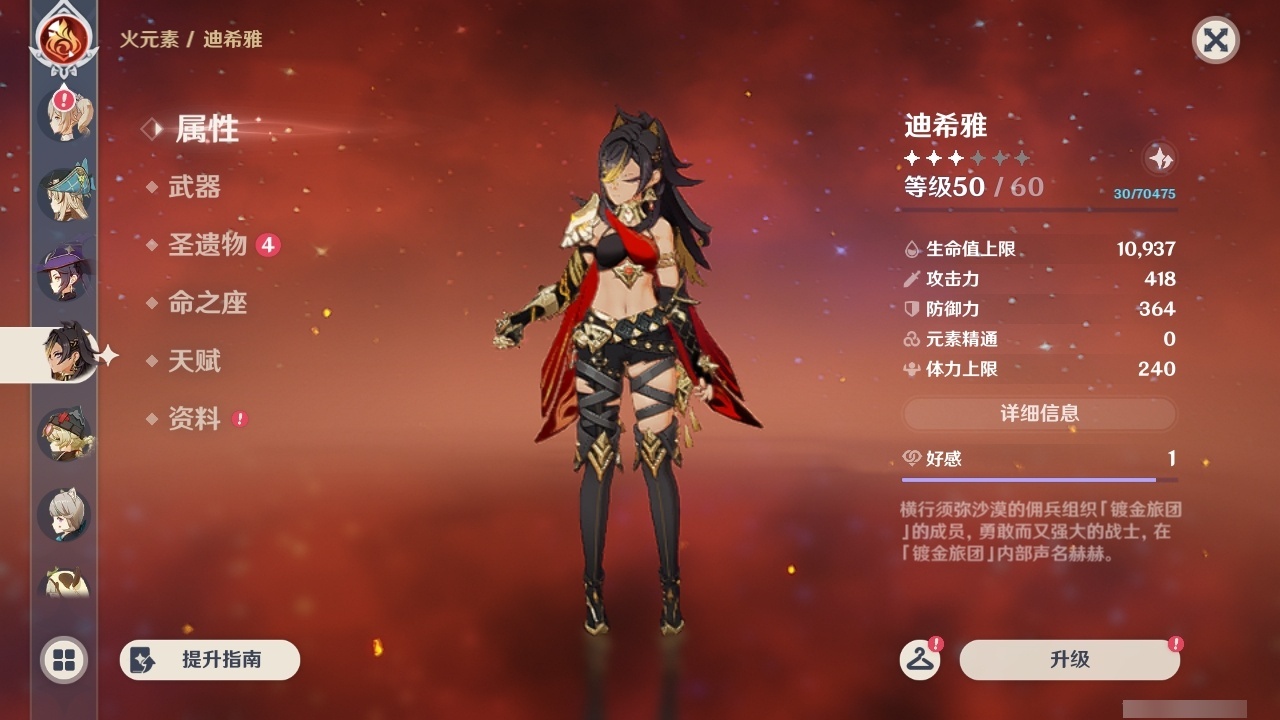Open the 资料 profile section with red badge
1280x720 pixels.
pos(196,420)
